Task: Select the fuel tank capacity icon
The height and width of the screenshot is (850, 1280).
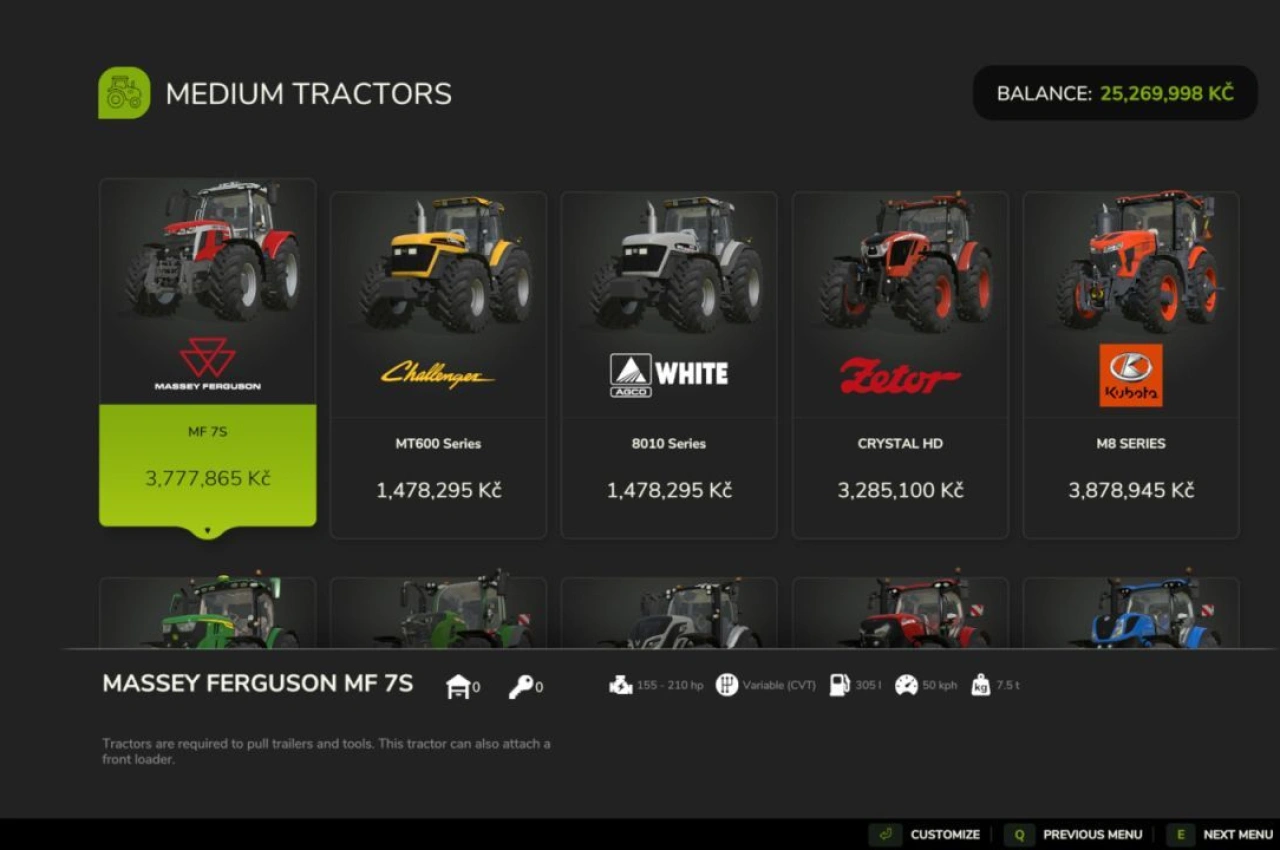Action: point(837,685)
